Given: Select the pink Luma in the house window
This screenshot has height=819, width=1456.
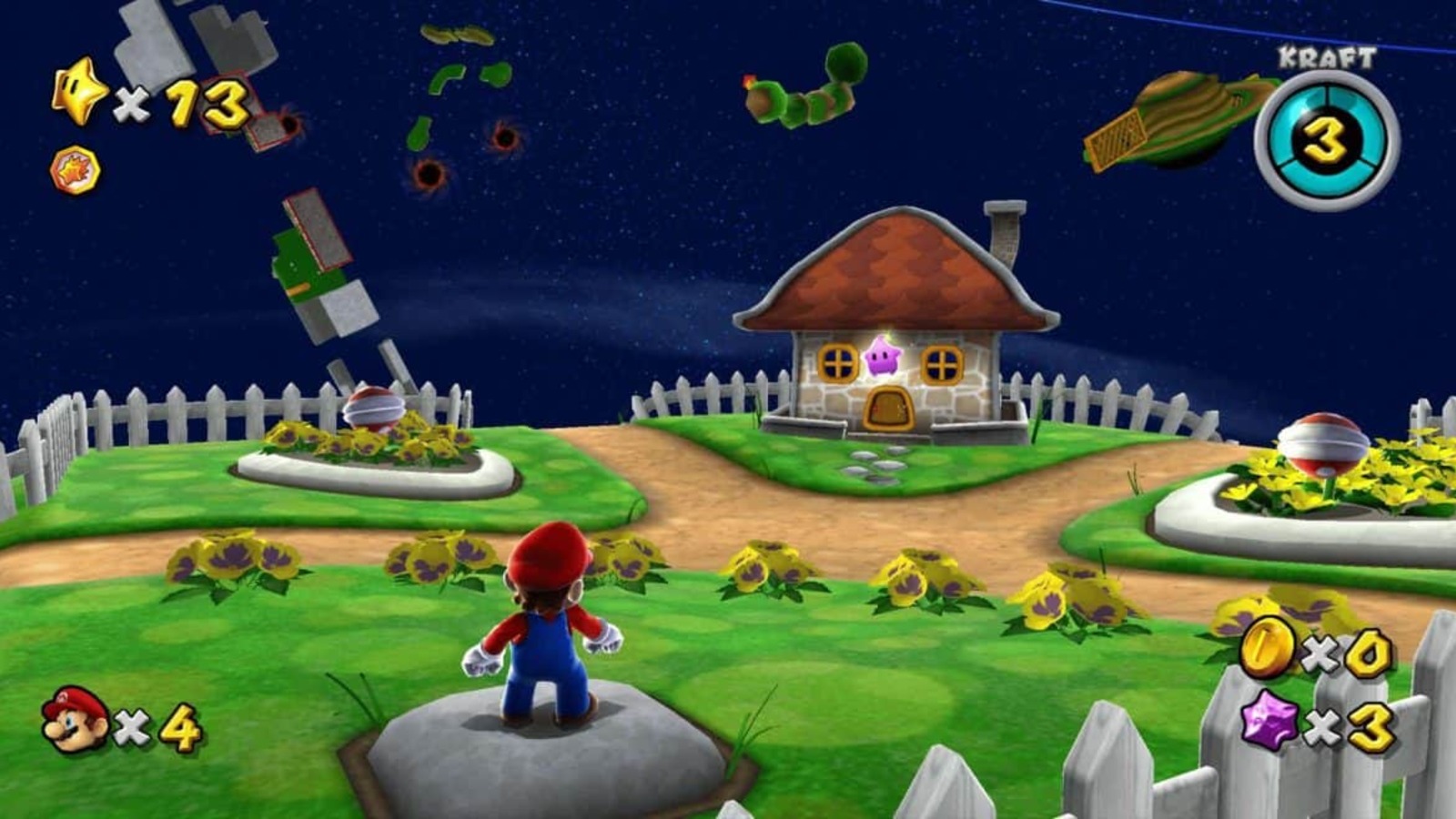Looking at the screenshot, I should 883,358.
